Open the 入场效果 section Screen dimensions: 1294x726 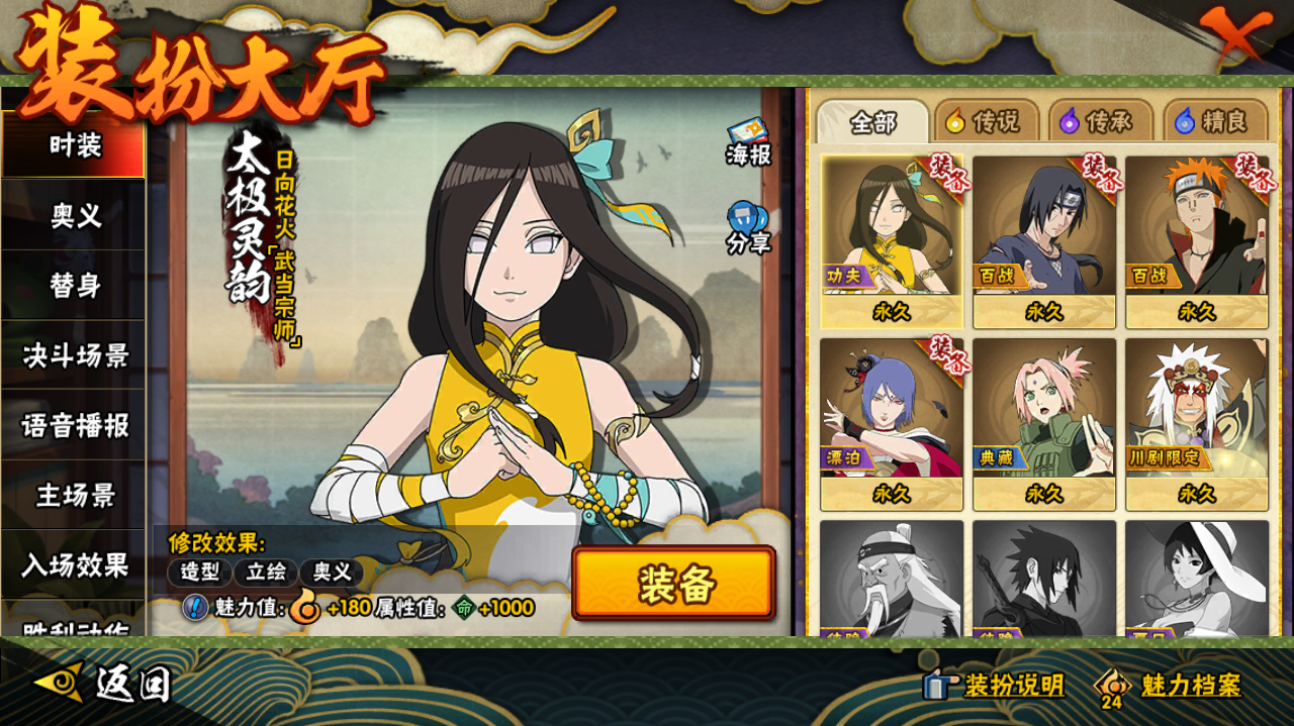74,566
